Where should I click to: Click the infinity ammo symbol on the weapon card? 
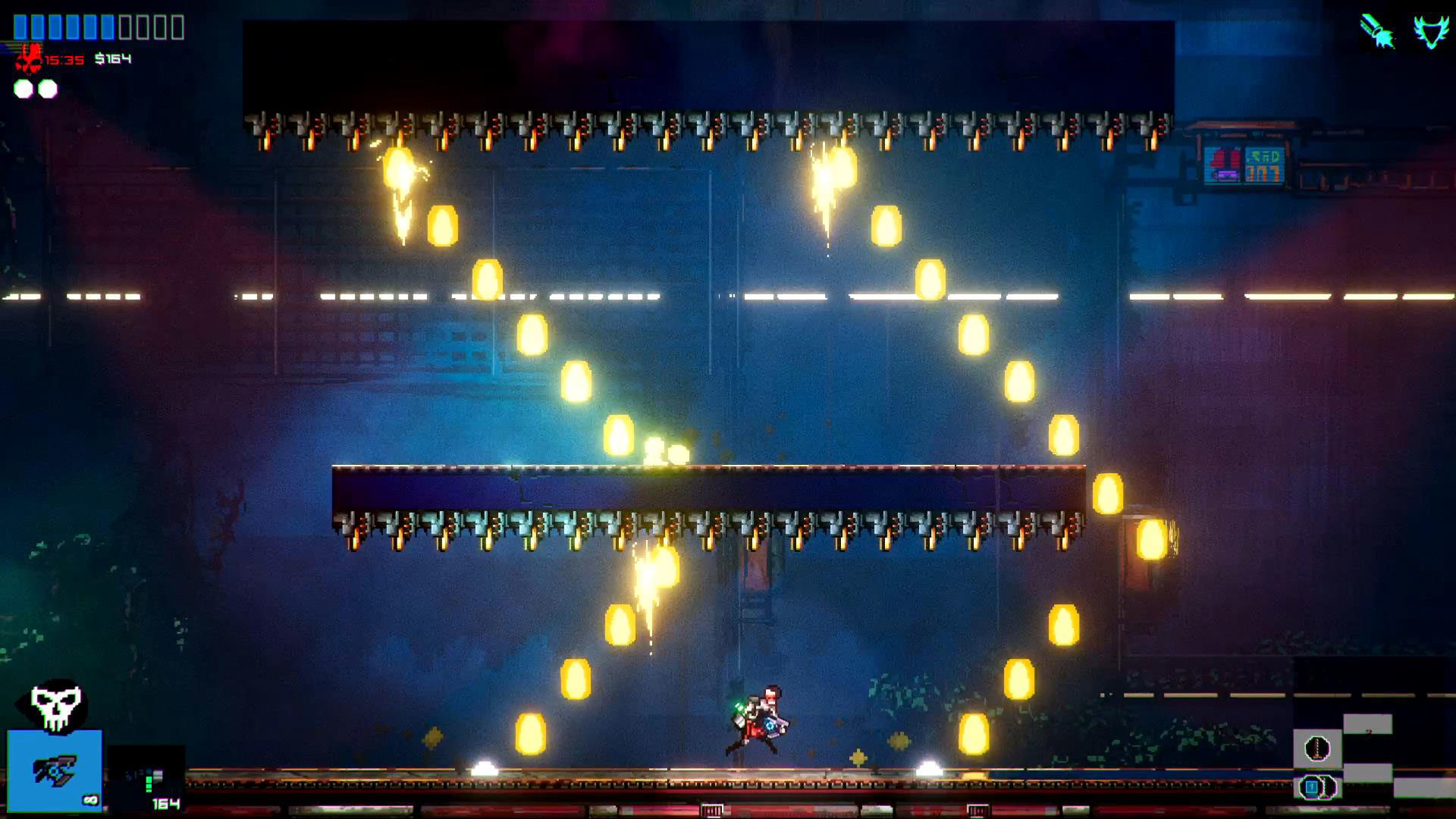pyautogui.click(x=90, y=801)
